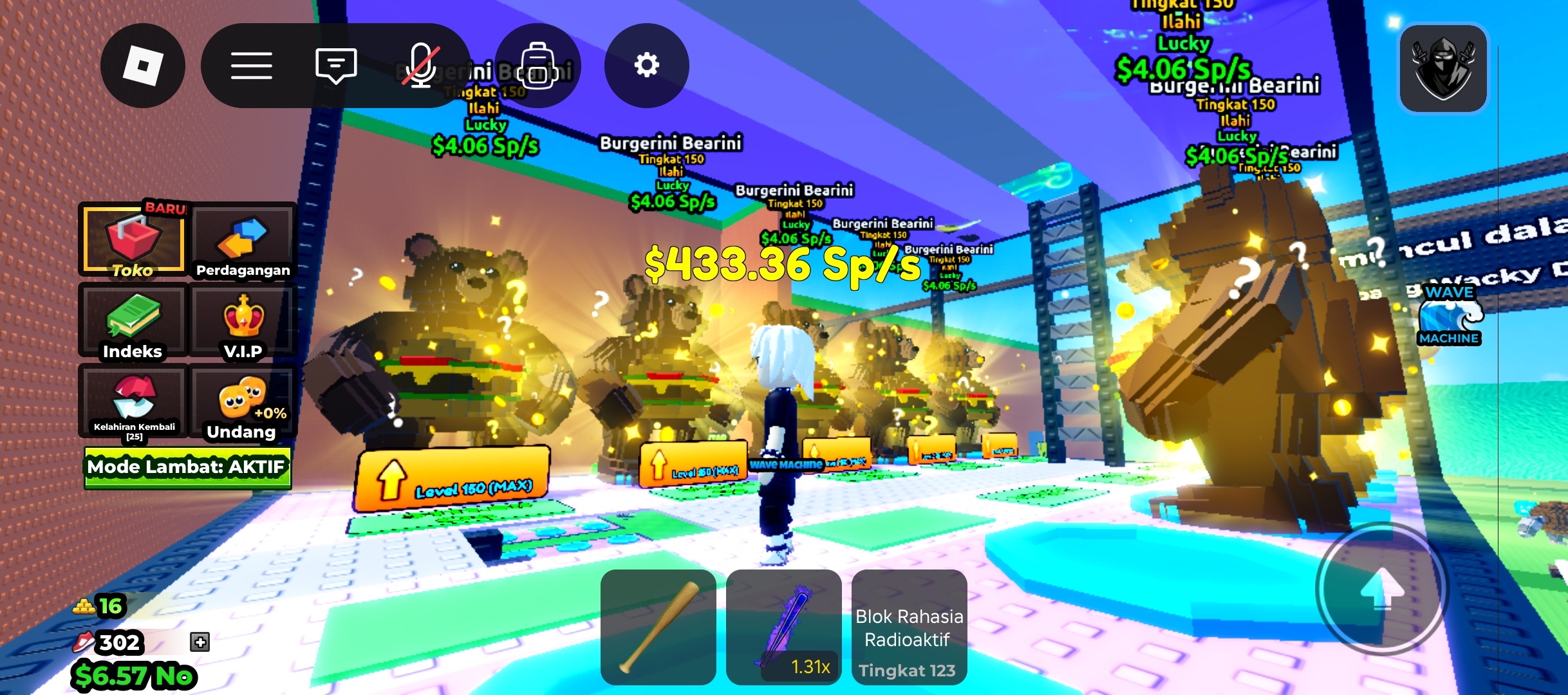The height and width of the screenshot is (695, 1568).
Task: Toggle Mode Lambat button
Action: [187, 467]
